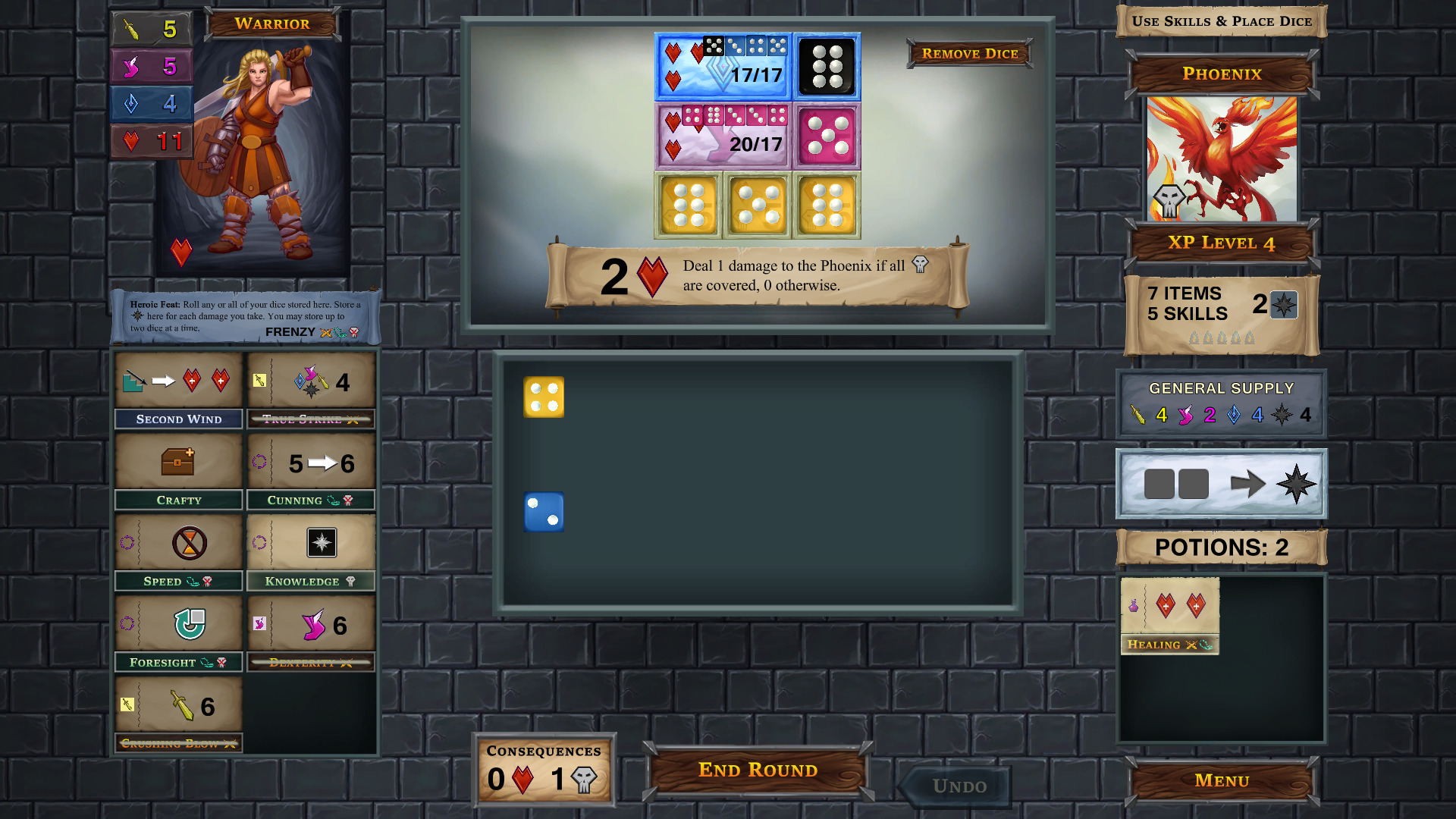Open the Remove Dice panel
This screenshot has width=1456, height=819.
[x=969, y=53]
